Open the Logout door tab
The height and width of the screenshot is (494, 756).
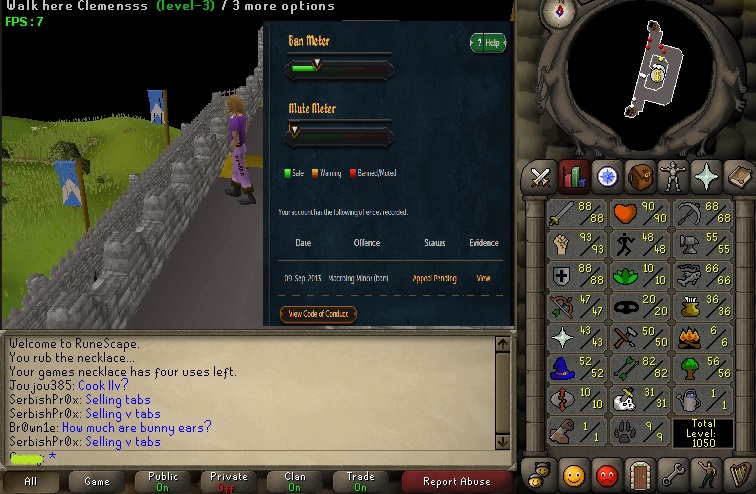[x=639, y=472]
